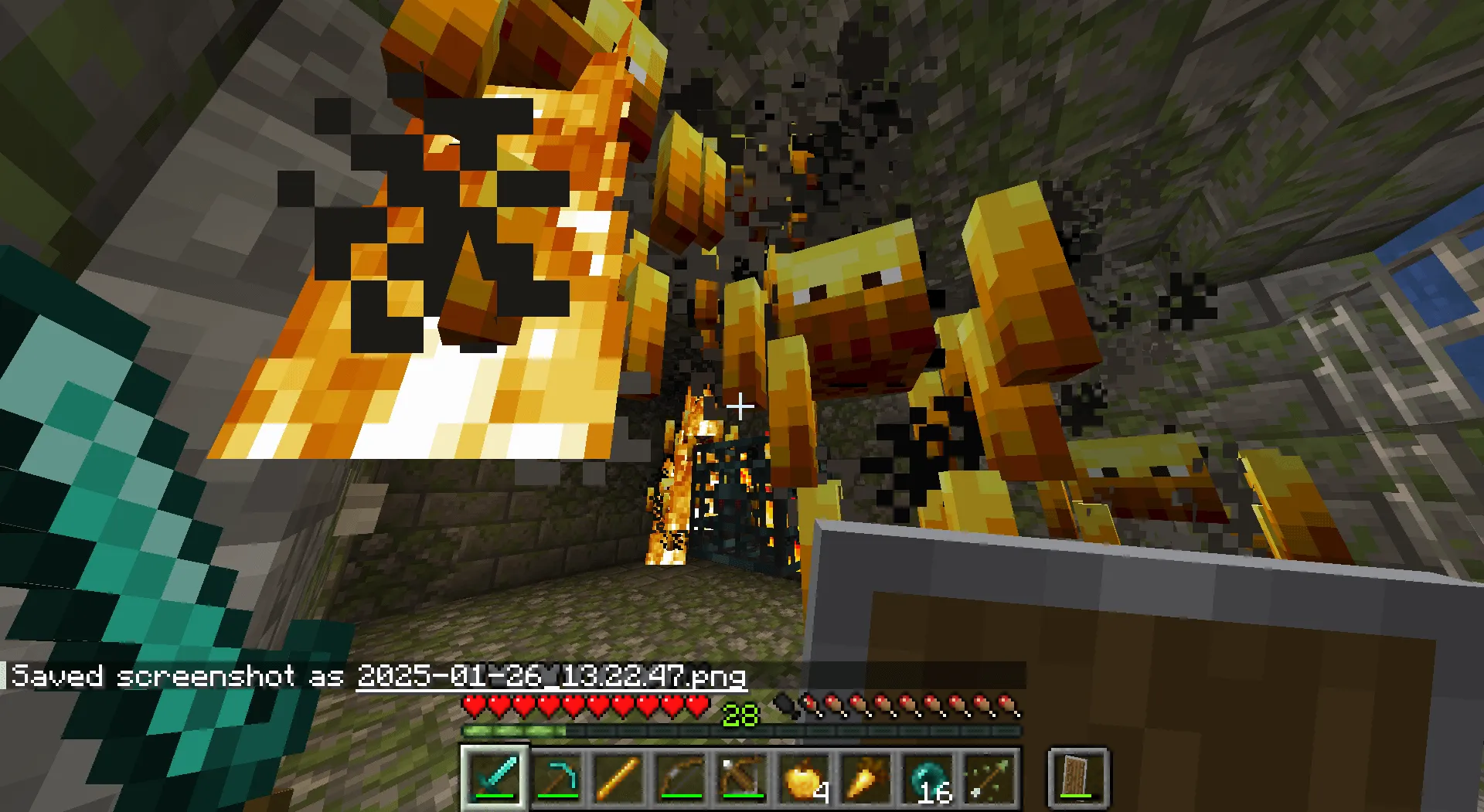Select the stack of golden apples
Image resolution: width=1484 pixels, height=812 pixels.
click(x=804, y=779)
